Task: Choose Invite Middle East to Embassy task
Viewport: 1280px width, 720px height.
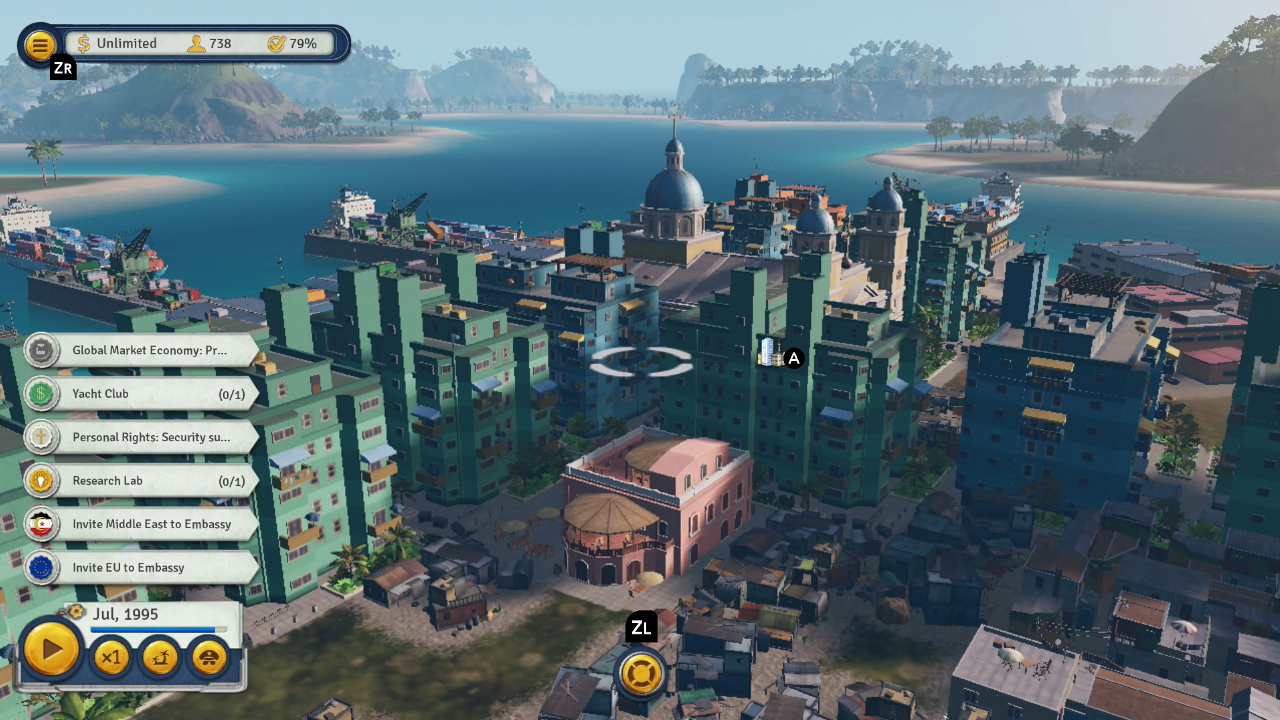Action: (140, 524)
